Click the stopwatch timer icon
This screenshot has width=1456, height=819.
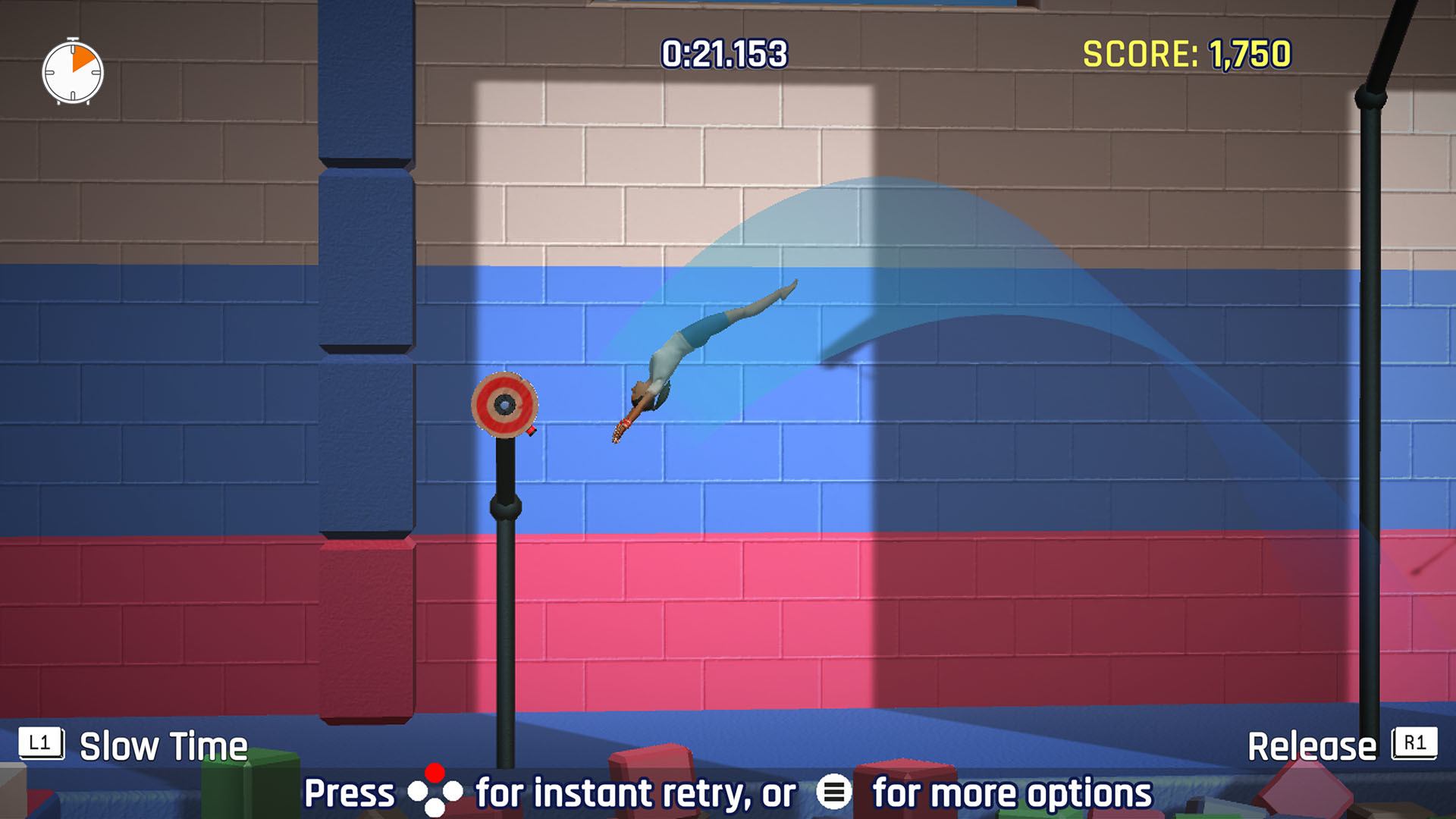[x=72, y=72]
